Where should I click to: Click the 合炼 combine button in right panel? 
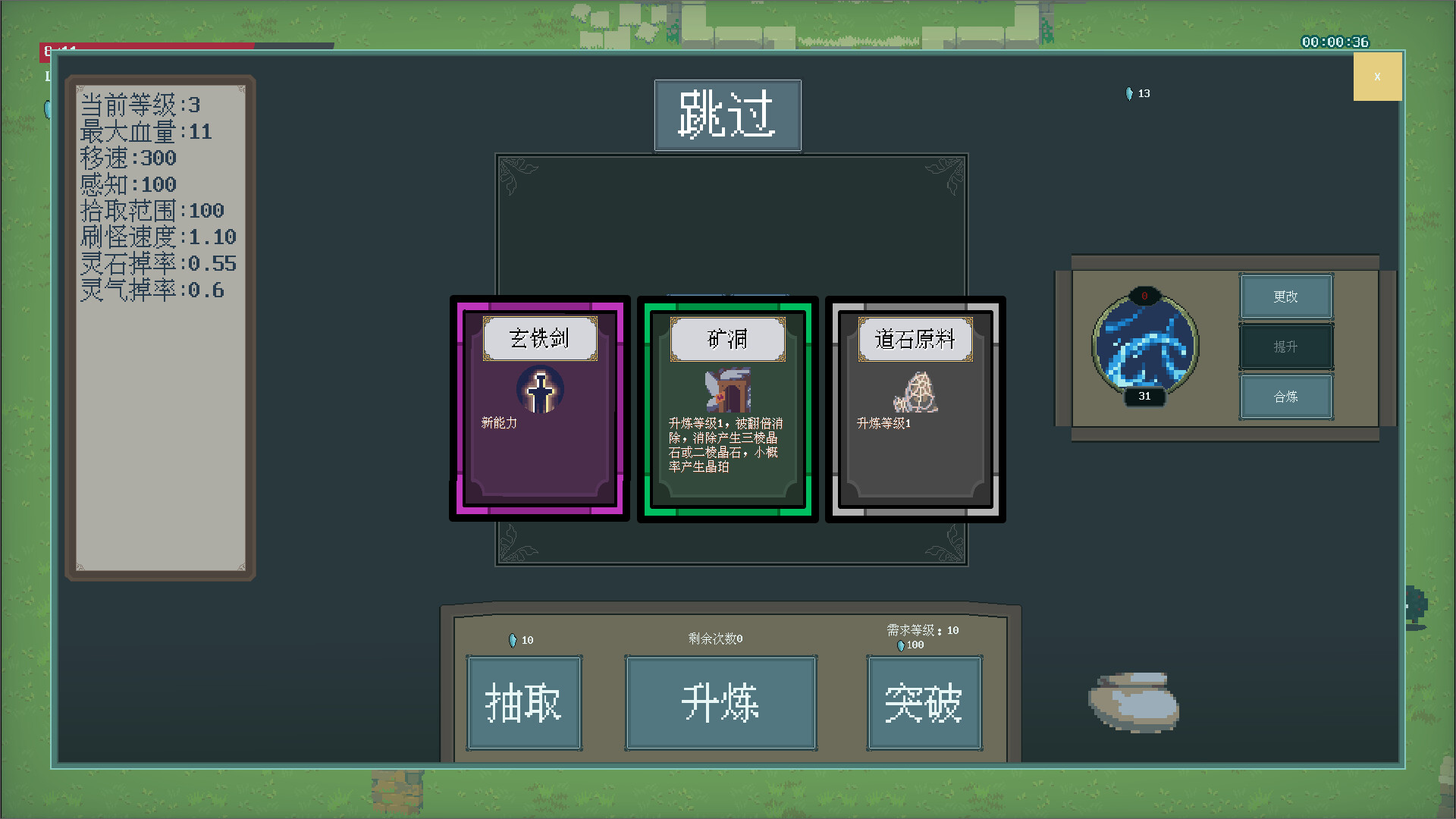tap(1285, 397)
